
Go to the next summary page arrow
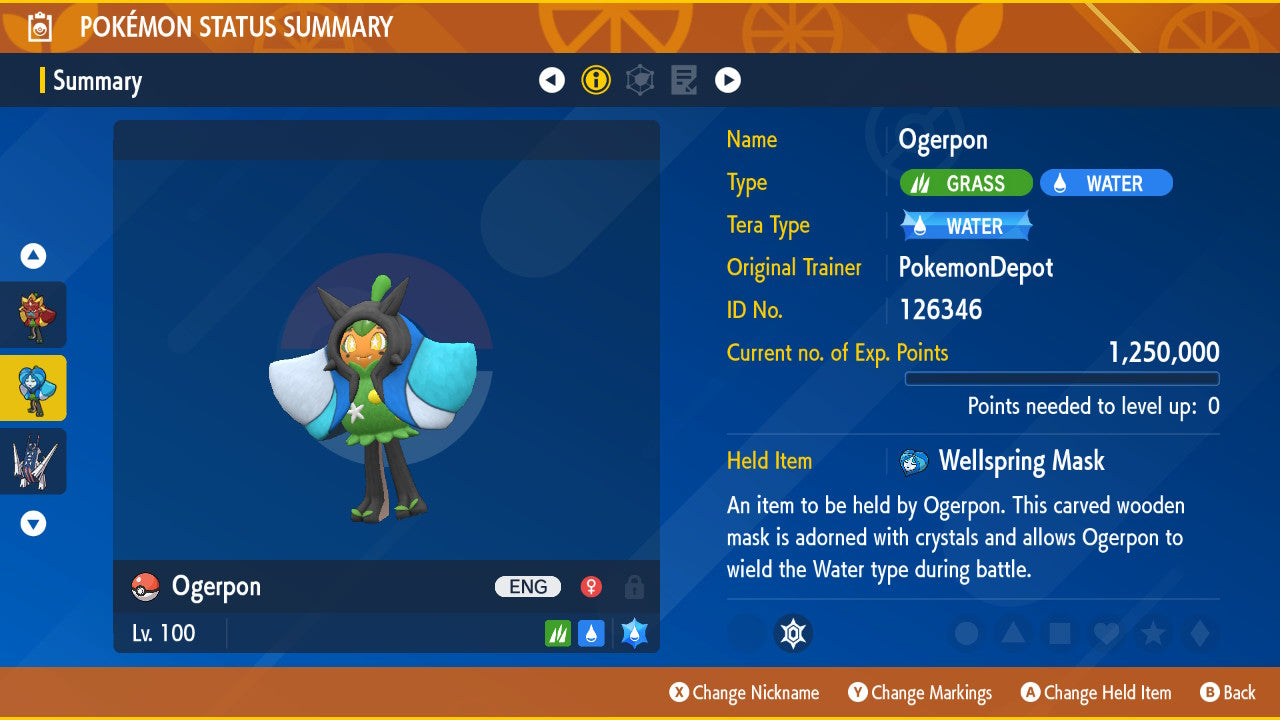[x=728, y=80]
